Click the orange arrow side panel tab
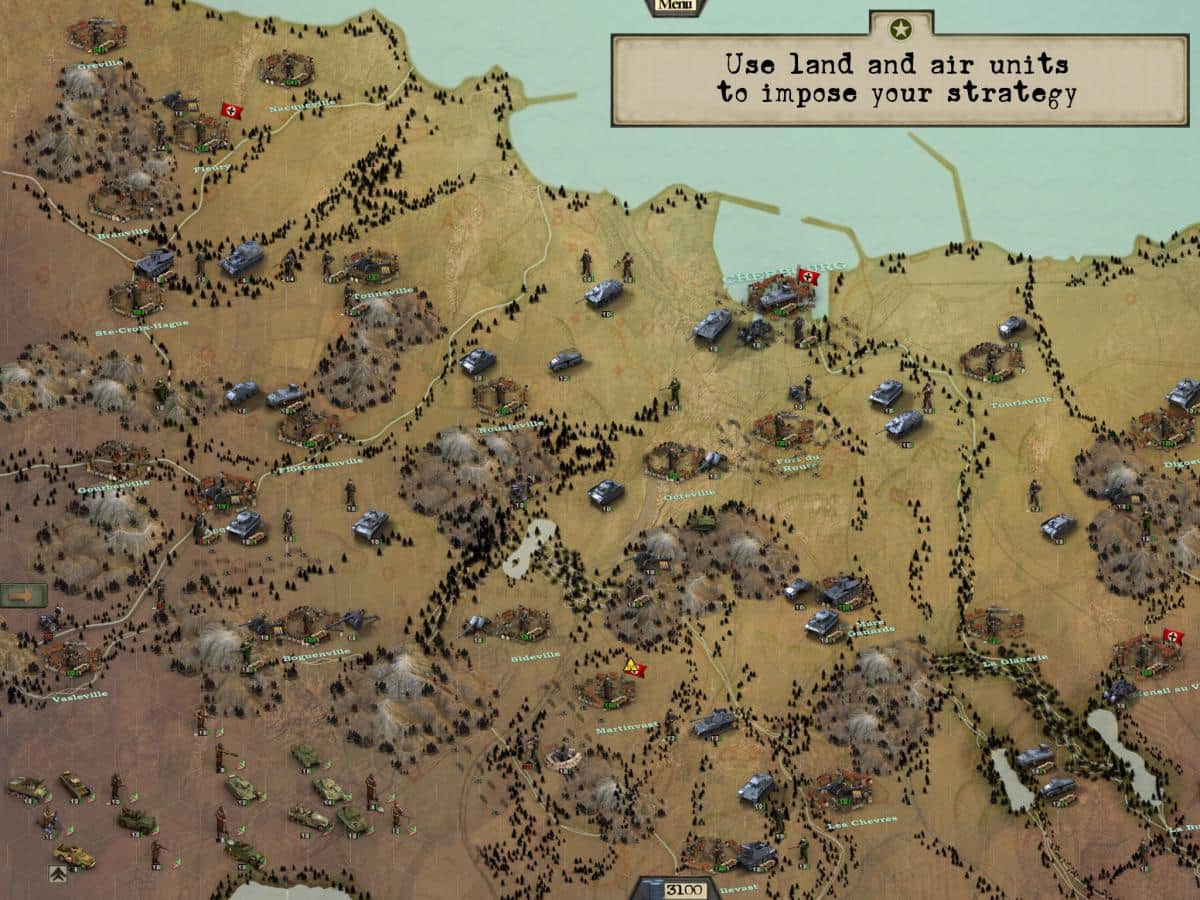This screenshot has width=1200, height=900. tap(23, 595)
